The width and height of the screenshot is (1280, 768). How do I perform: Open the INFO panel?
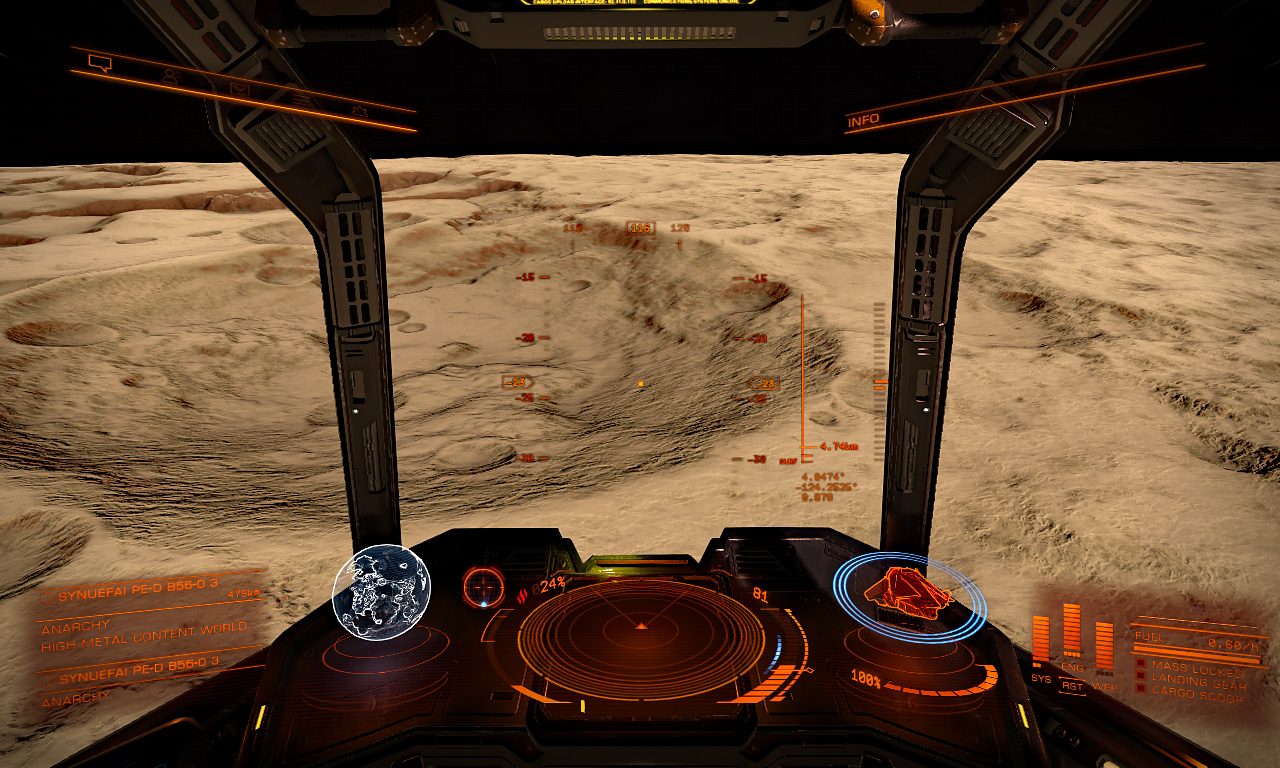(864, 121)
